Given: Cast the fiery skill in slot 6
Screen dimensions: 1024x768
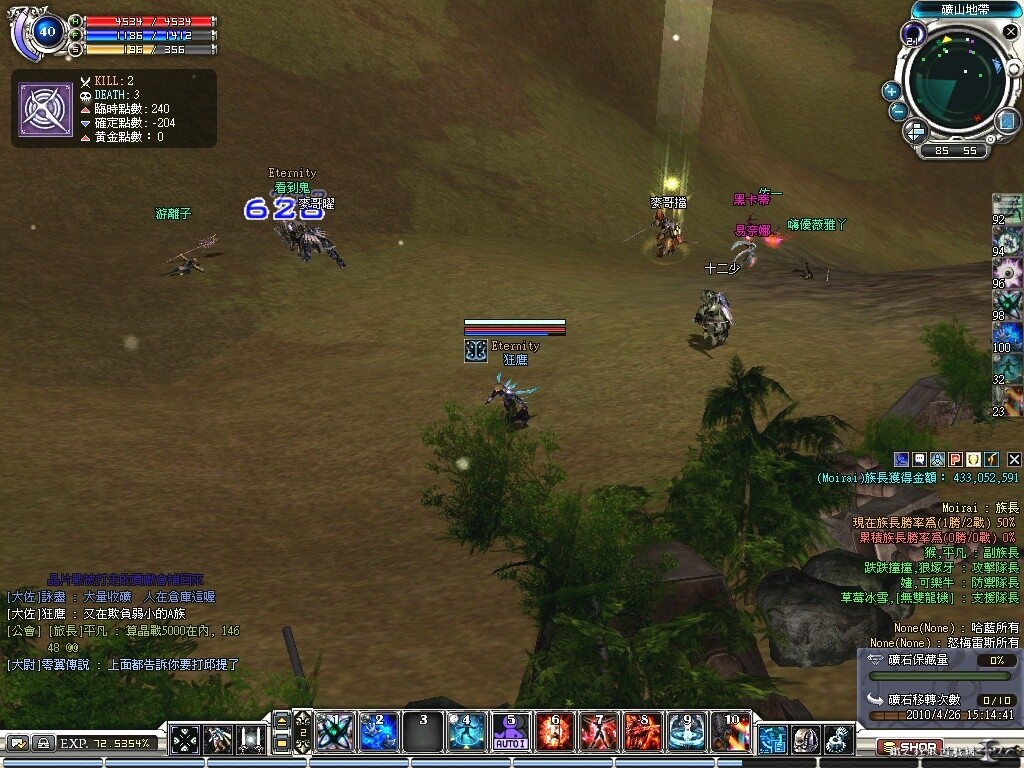Looking at the screenshot, I should pyautogui.click(x=555, y=732).
